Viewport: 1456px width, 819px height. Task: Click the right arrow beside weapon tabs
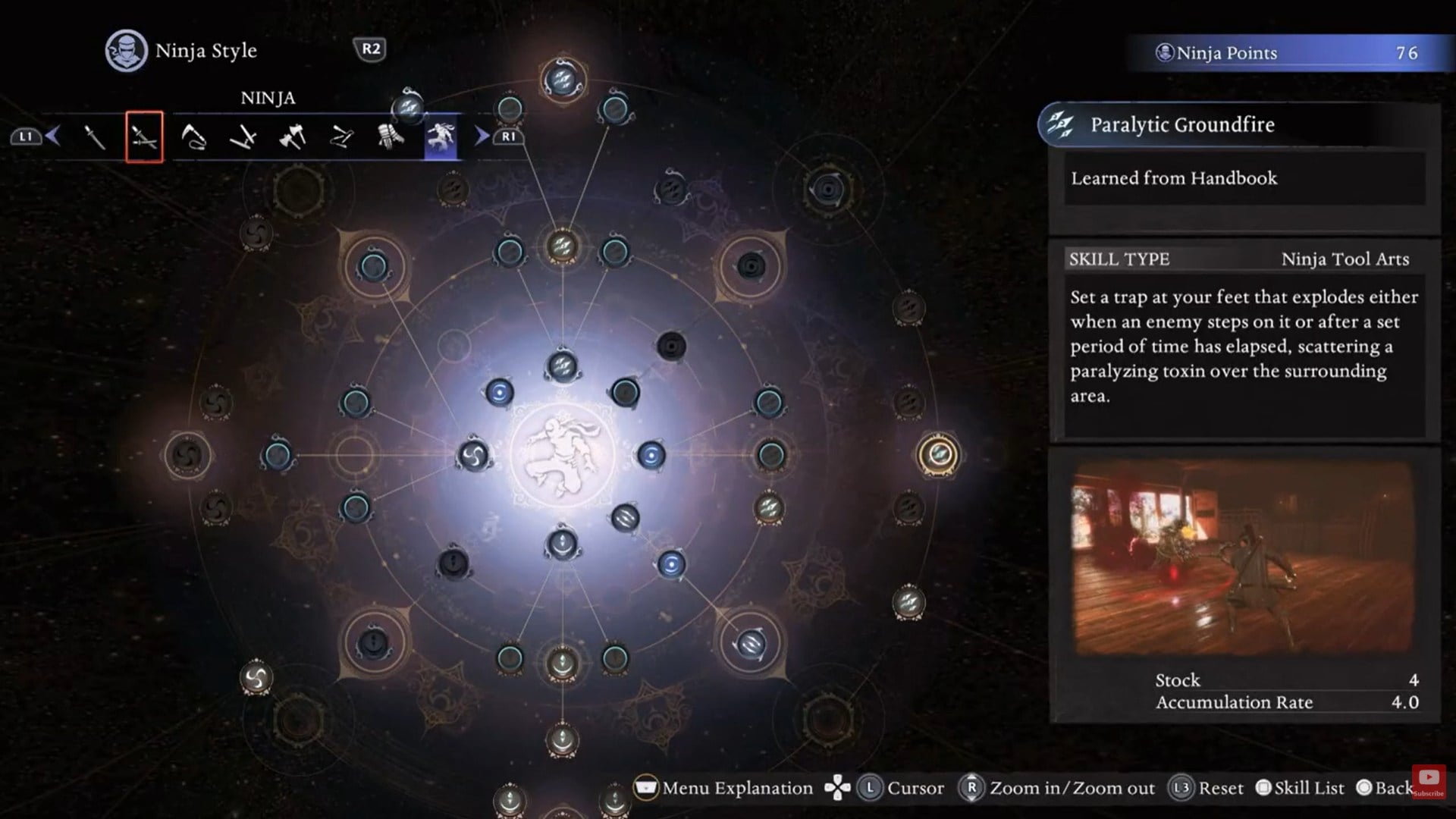click(482, 136)
